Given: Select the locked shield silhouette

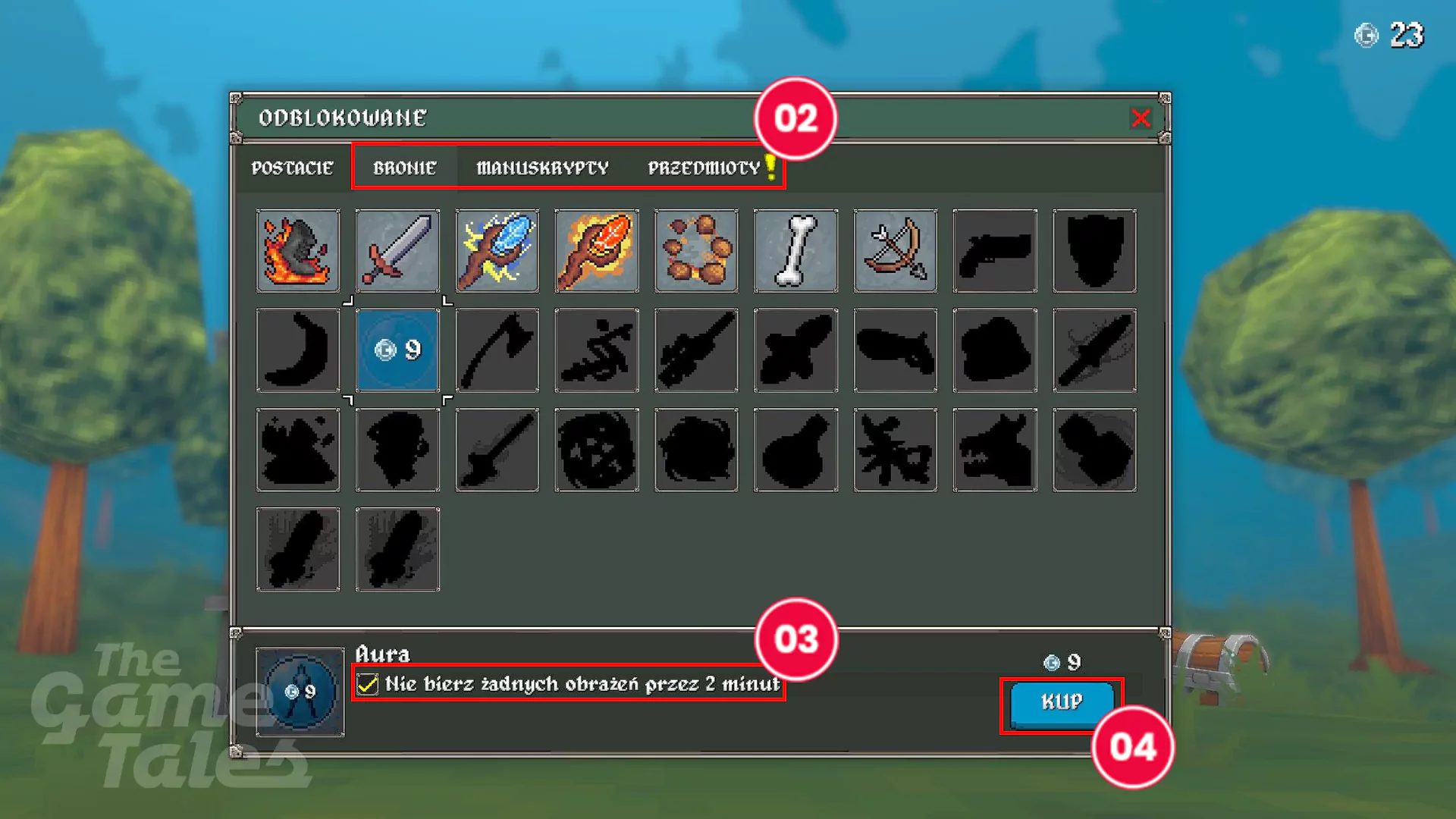Looking at the screenshot, I should 1094,251.
